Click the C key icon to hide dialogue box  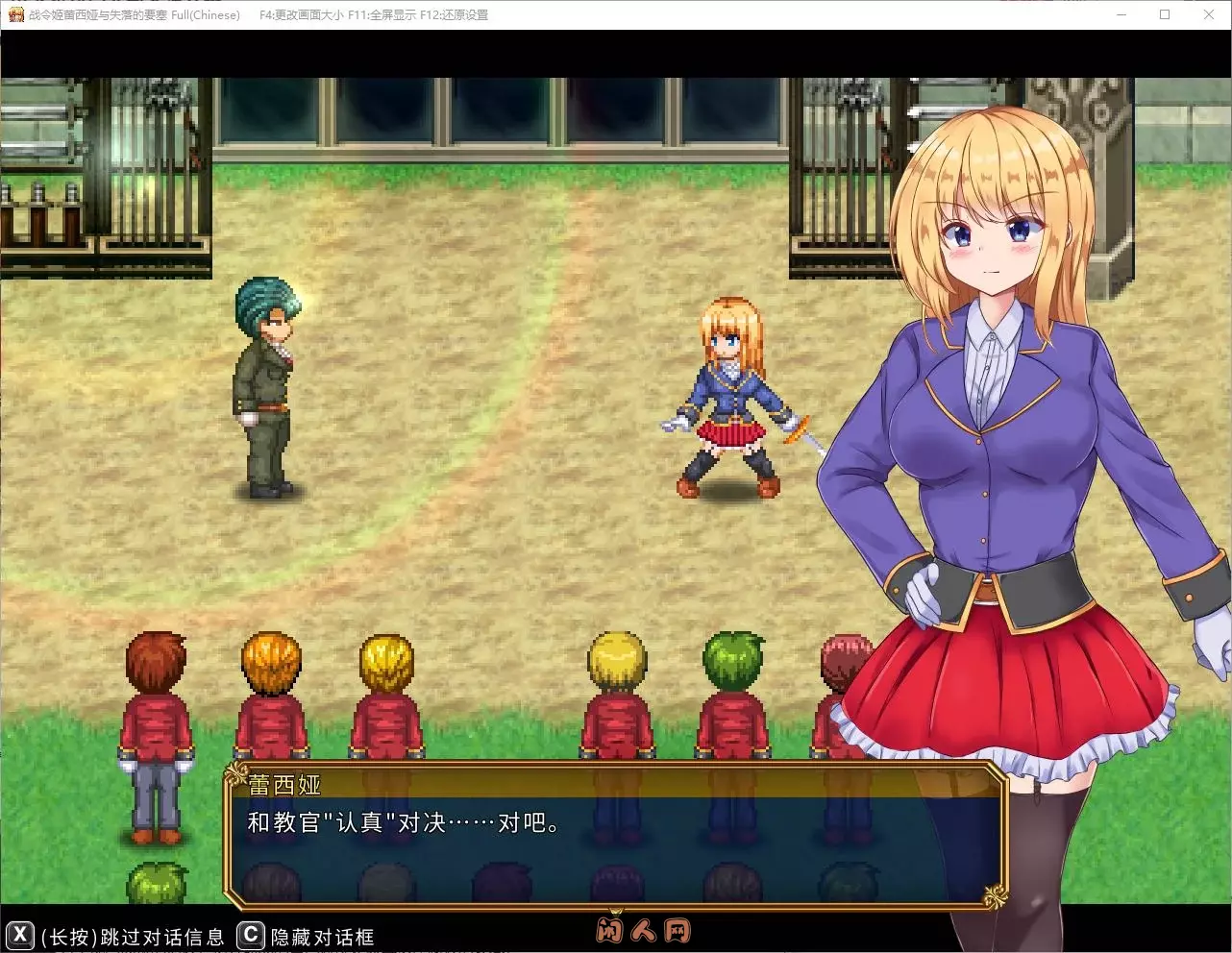249,937
